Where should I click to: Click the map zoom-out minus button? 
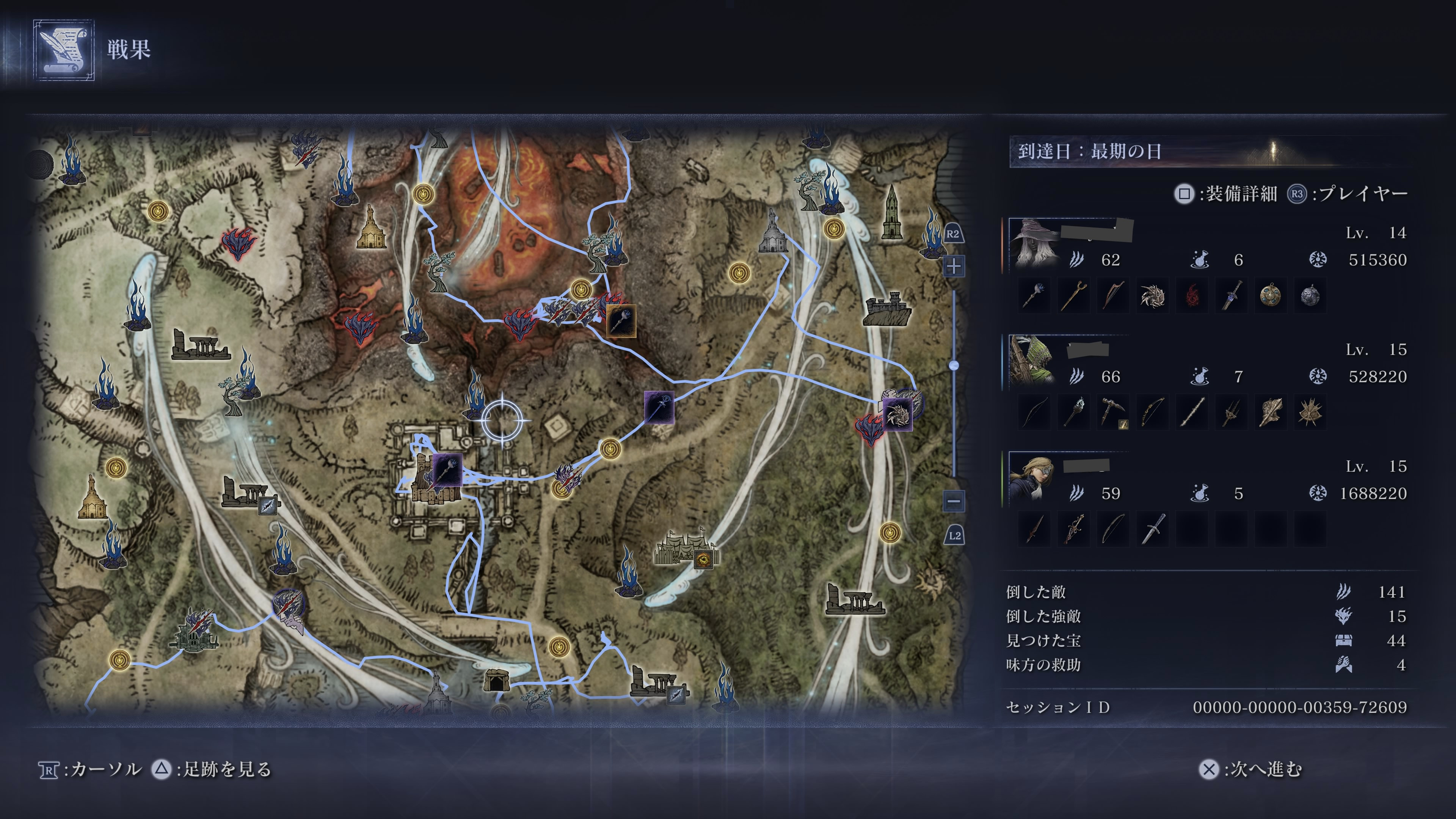954,501
